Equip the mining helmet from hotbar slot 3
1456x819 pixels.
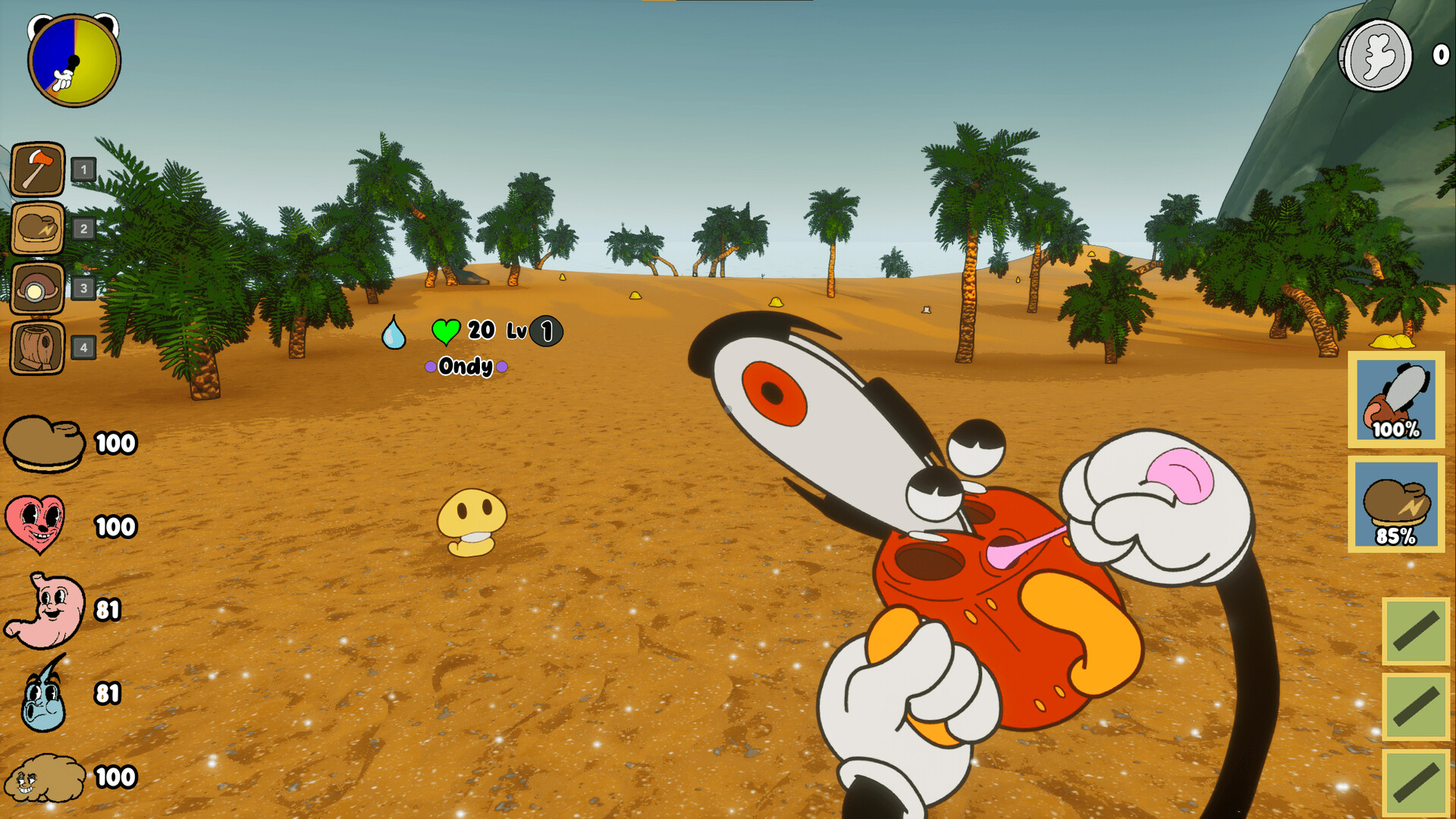(x=36, y=285)
